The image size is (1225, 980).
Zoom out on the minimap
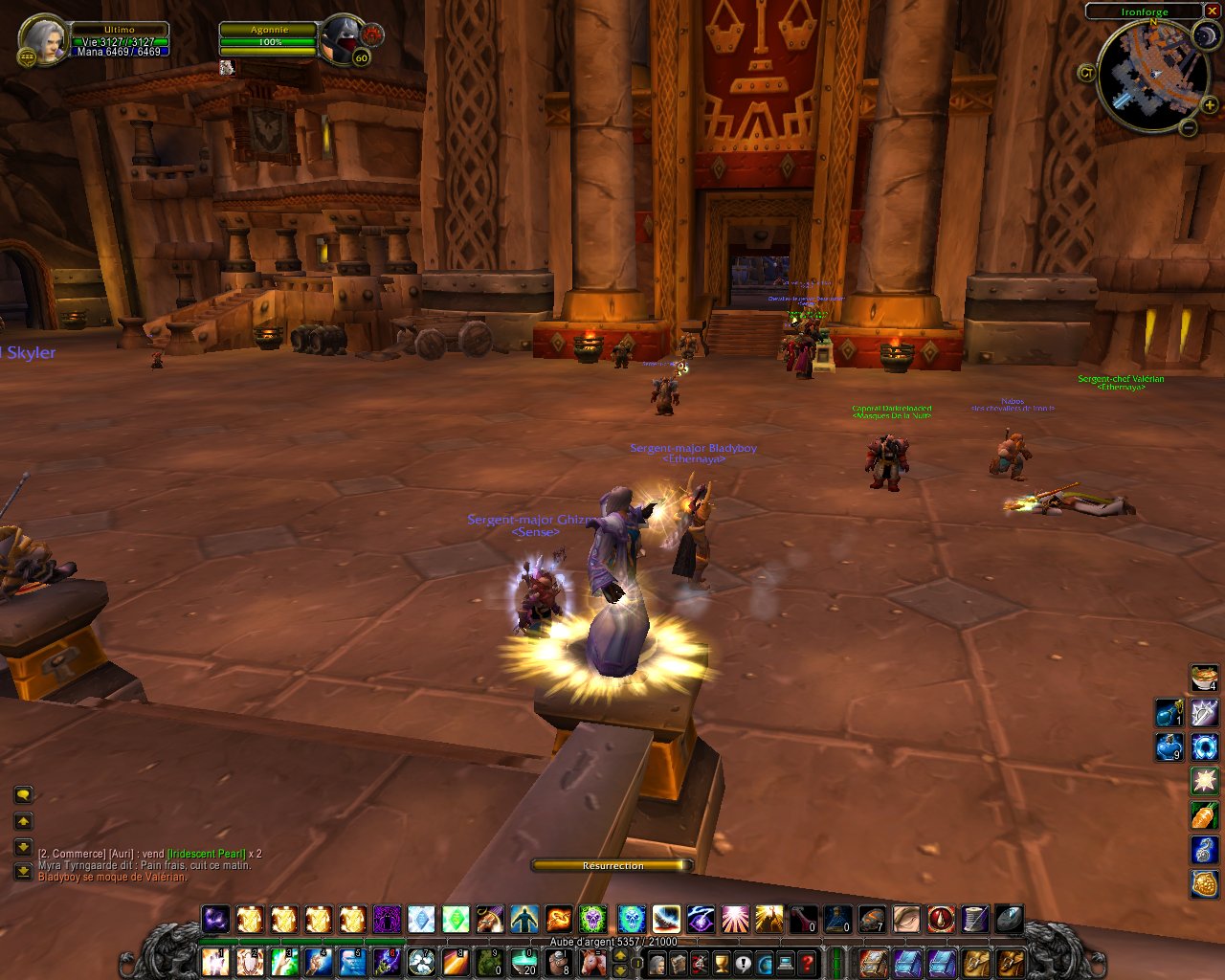coord(1188,127)
